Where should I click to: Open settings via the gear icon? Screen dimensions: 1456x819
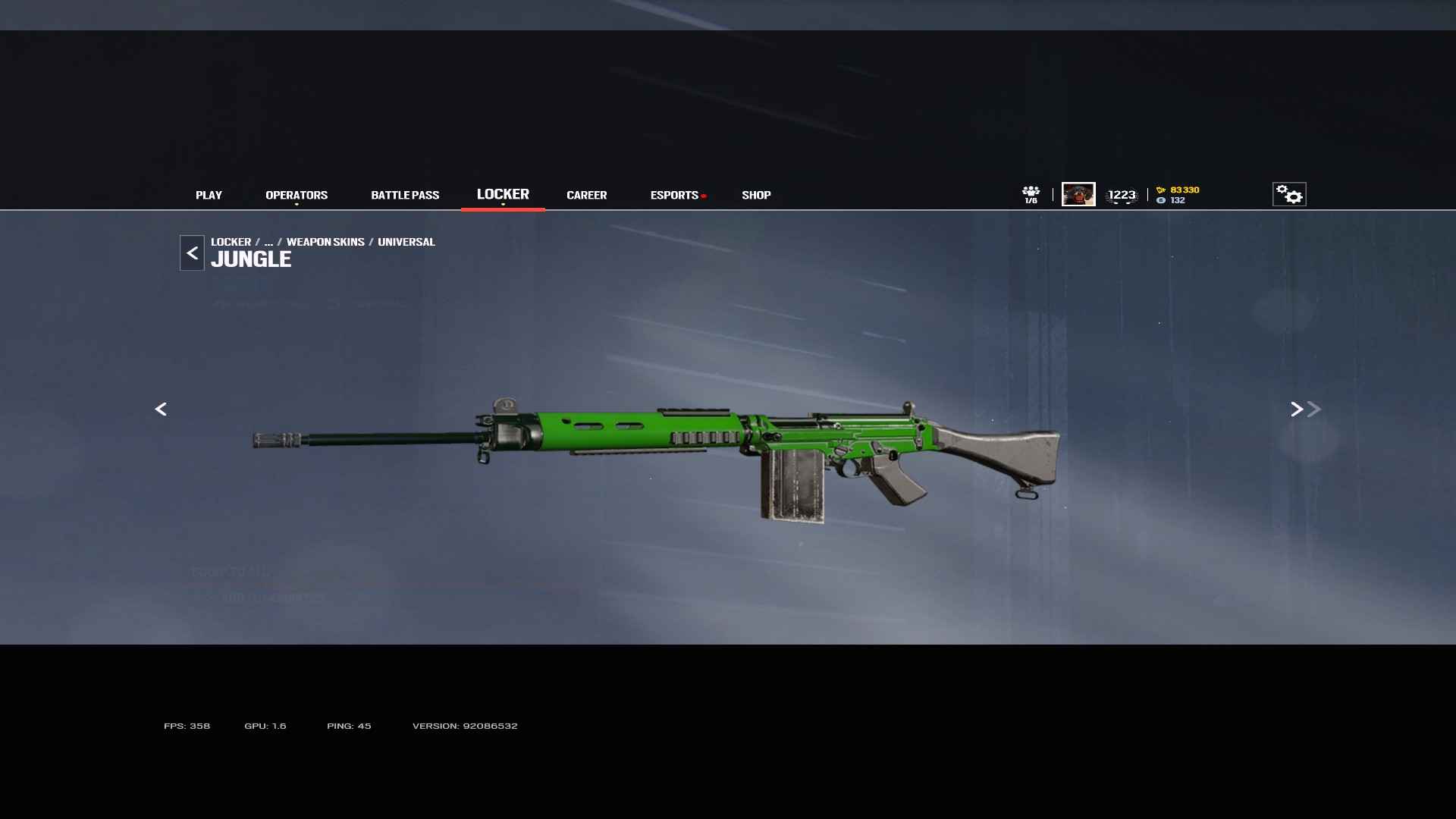click(x=1288, y=194)
